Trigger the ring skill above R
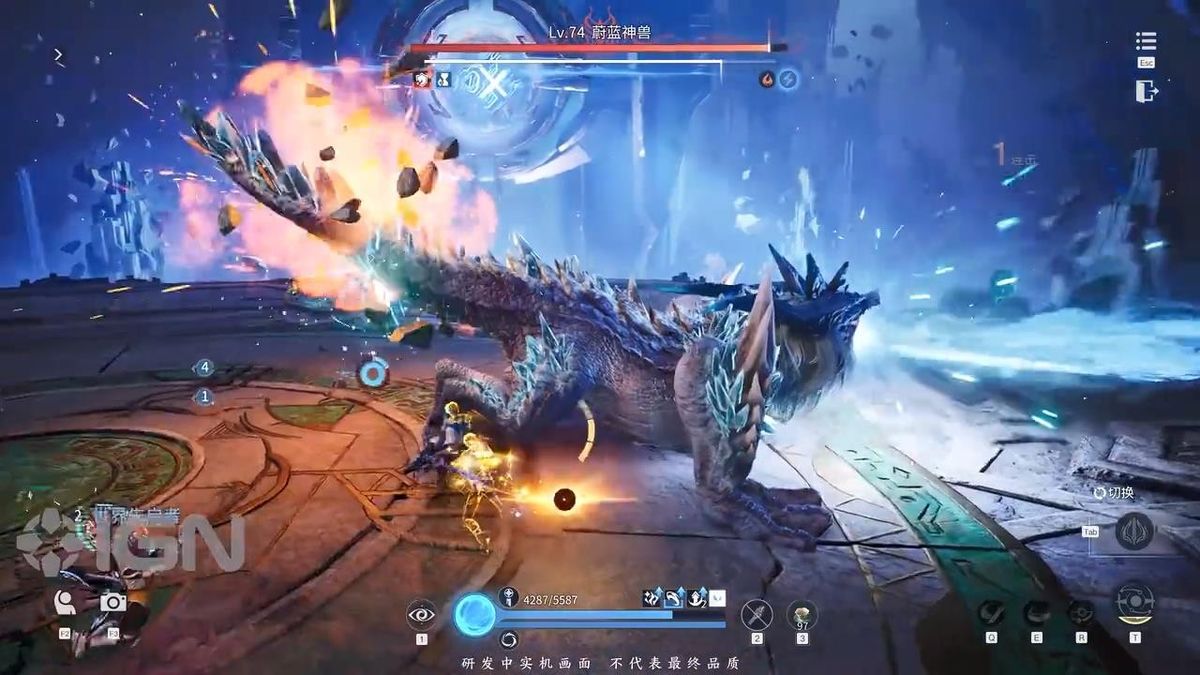 click(x=1081, y=612)
